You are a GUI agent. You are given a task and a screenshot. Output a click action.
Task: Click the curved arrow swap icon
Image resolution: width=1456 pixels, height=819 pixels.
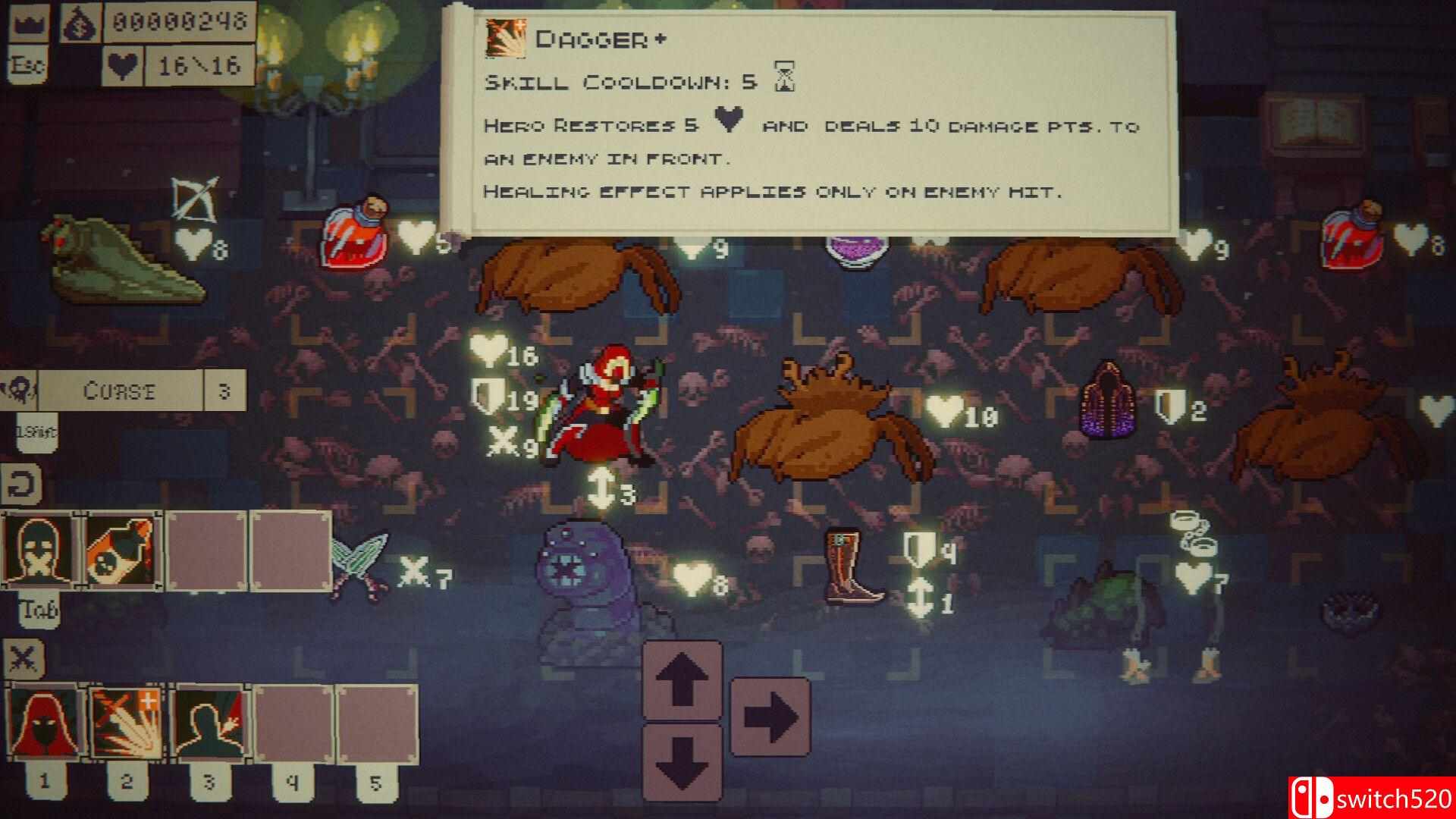20,485
